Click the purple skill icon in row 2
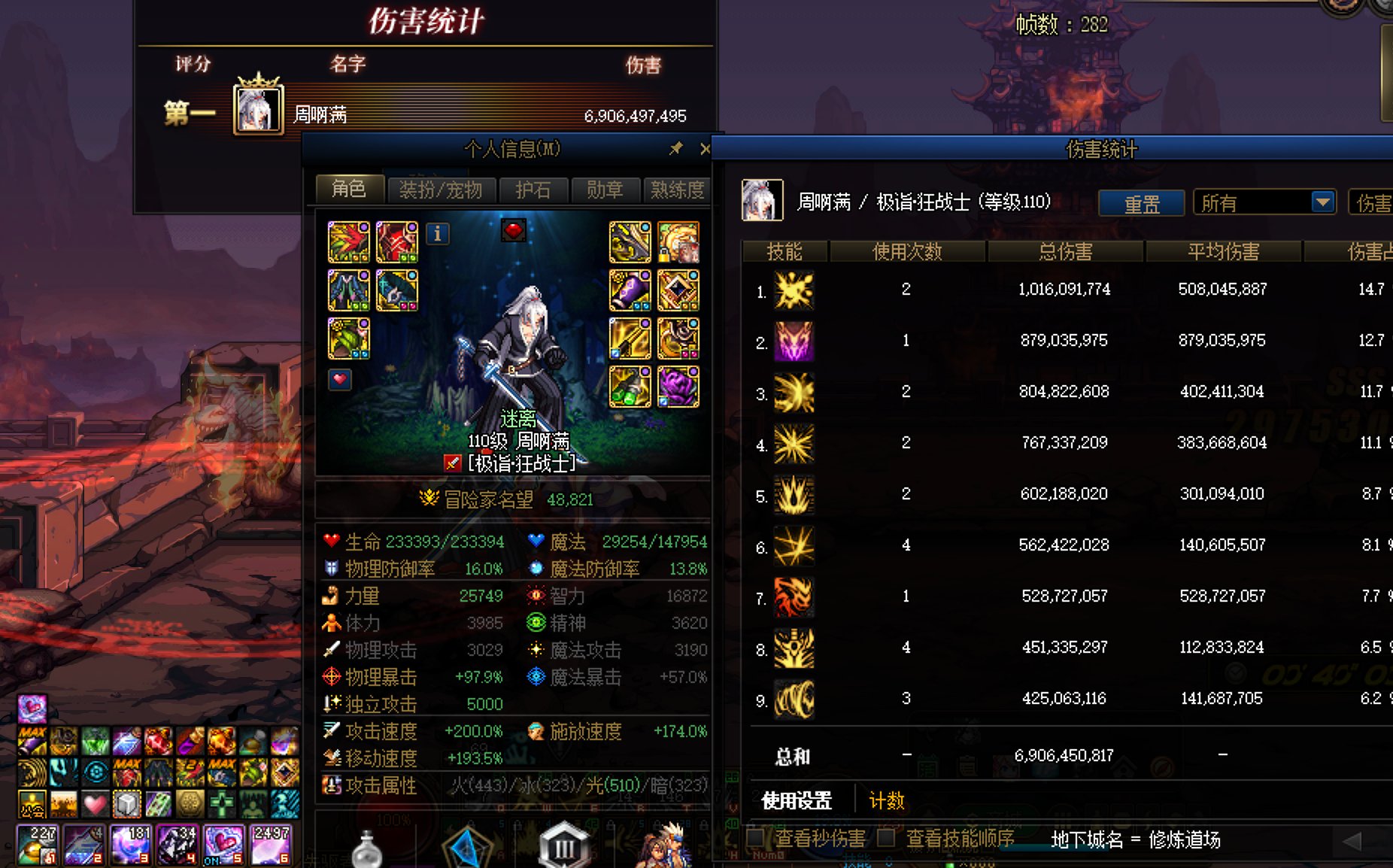This screenshot has width=1393, height=868. (x=793, y=340)
